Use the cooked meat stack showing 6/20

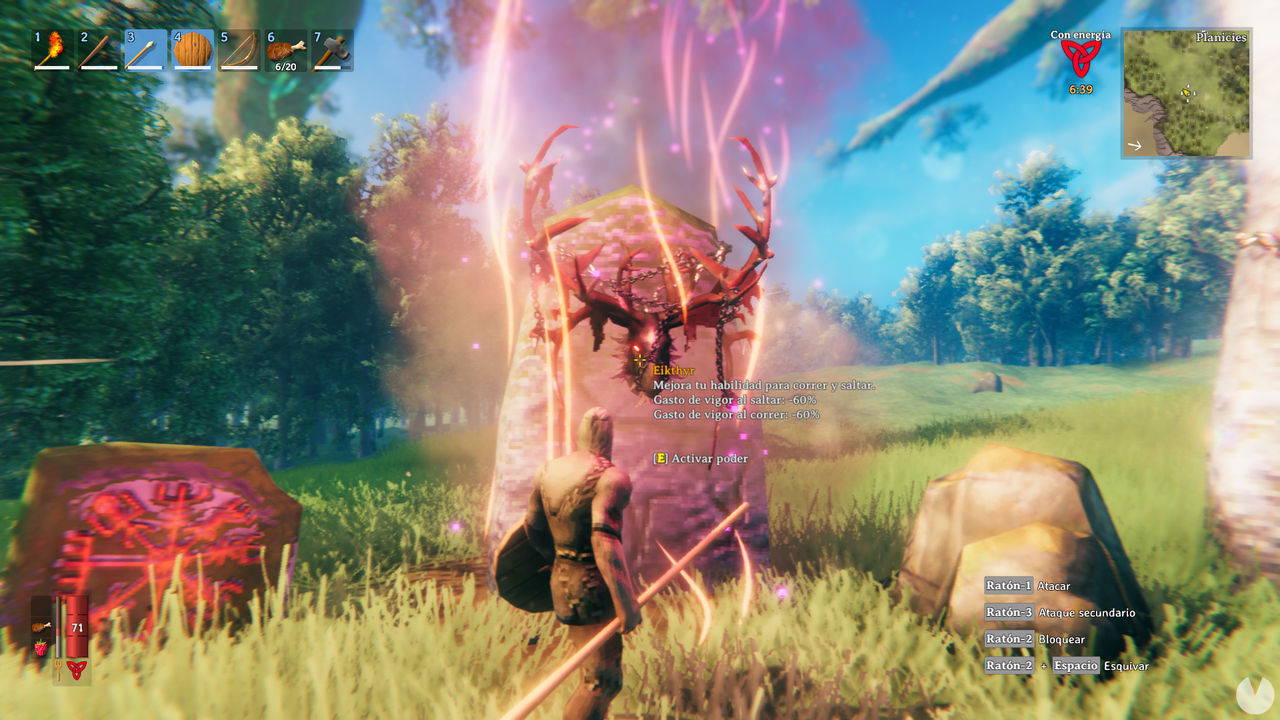pyautogui.click(x=285, y=50)
